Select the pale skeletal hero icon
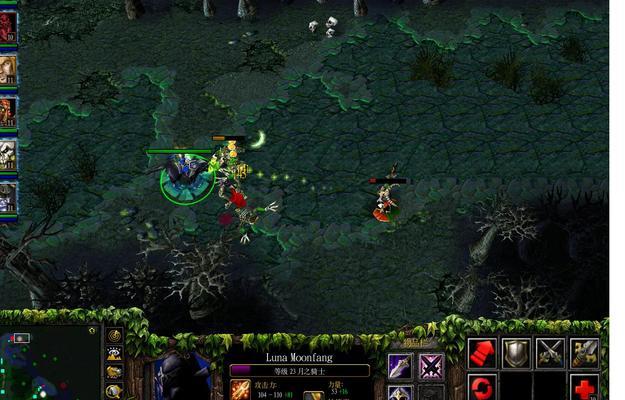Viewport: 625px width, 400px height. pos(8,153)
